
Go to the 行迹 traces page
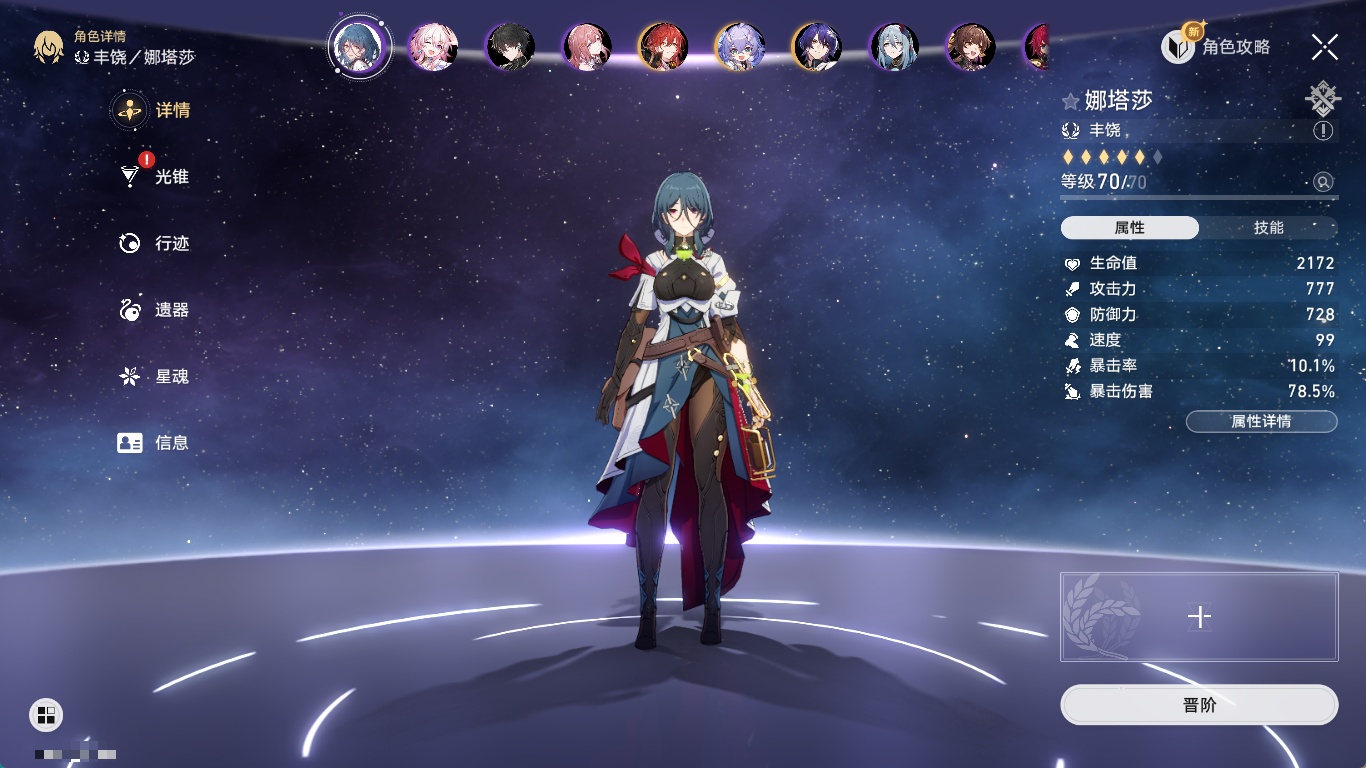point(155,243)
